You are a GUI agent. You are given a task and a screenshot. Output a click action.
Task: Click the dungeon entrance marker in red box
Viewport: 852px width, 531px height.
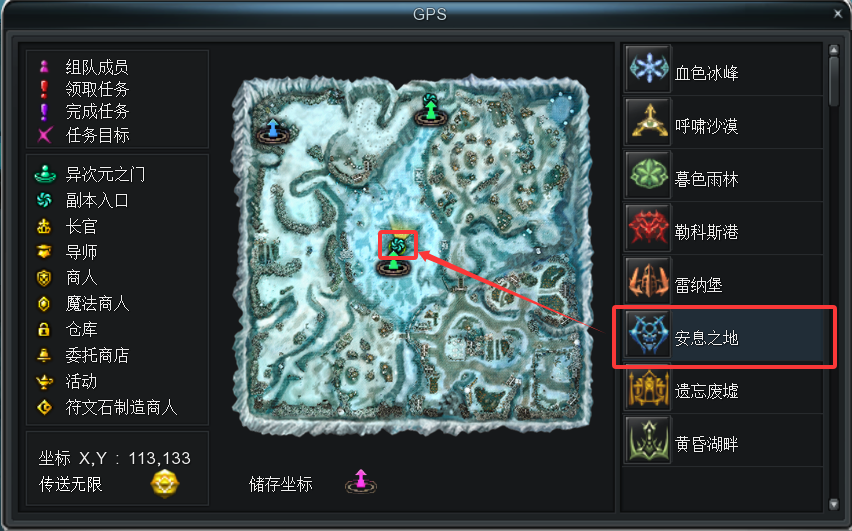pyautogui.click(x=397, y=244)
